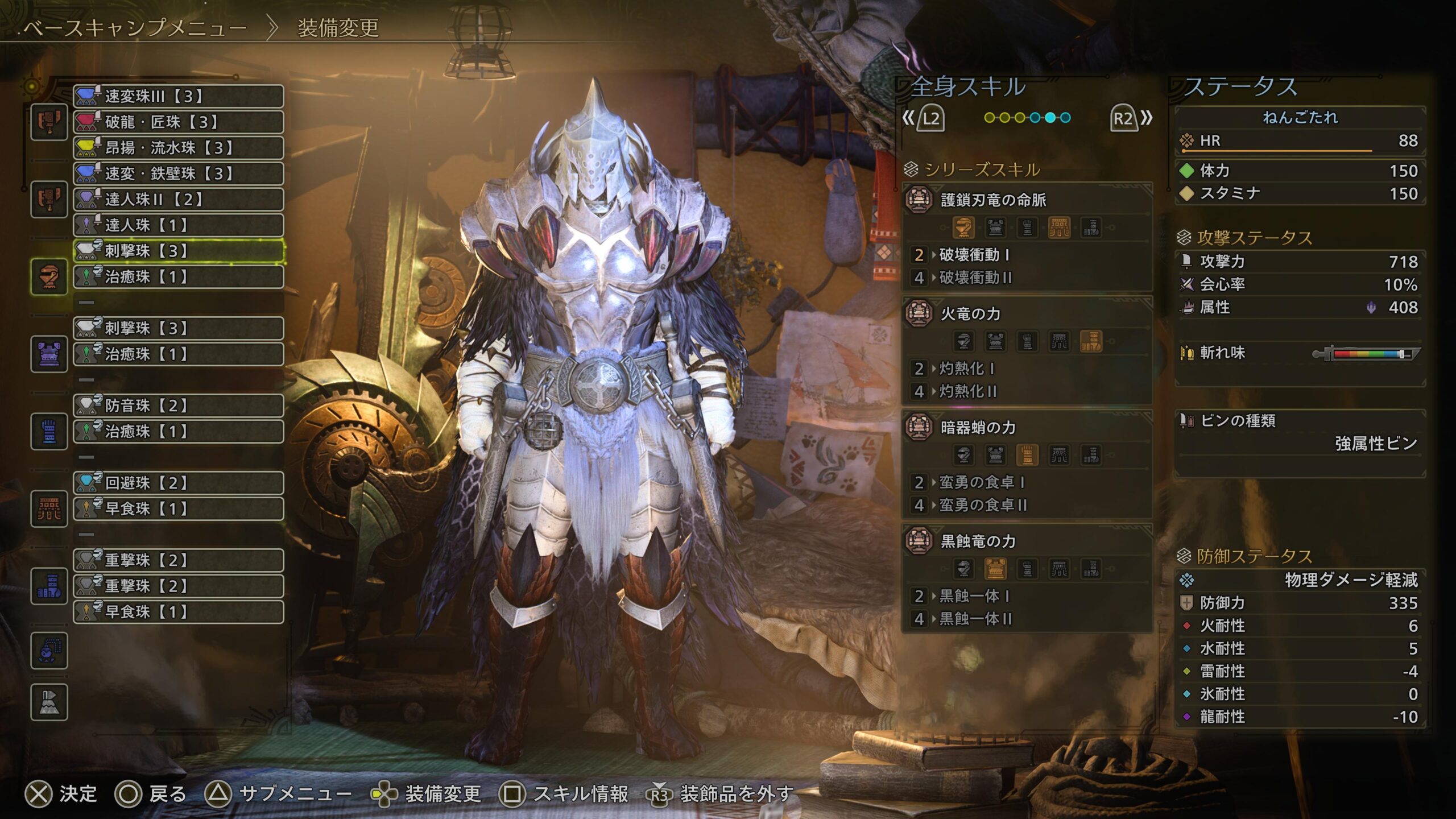Select the chest armor equipment icon

[x=49, y=354]
